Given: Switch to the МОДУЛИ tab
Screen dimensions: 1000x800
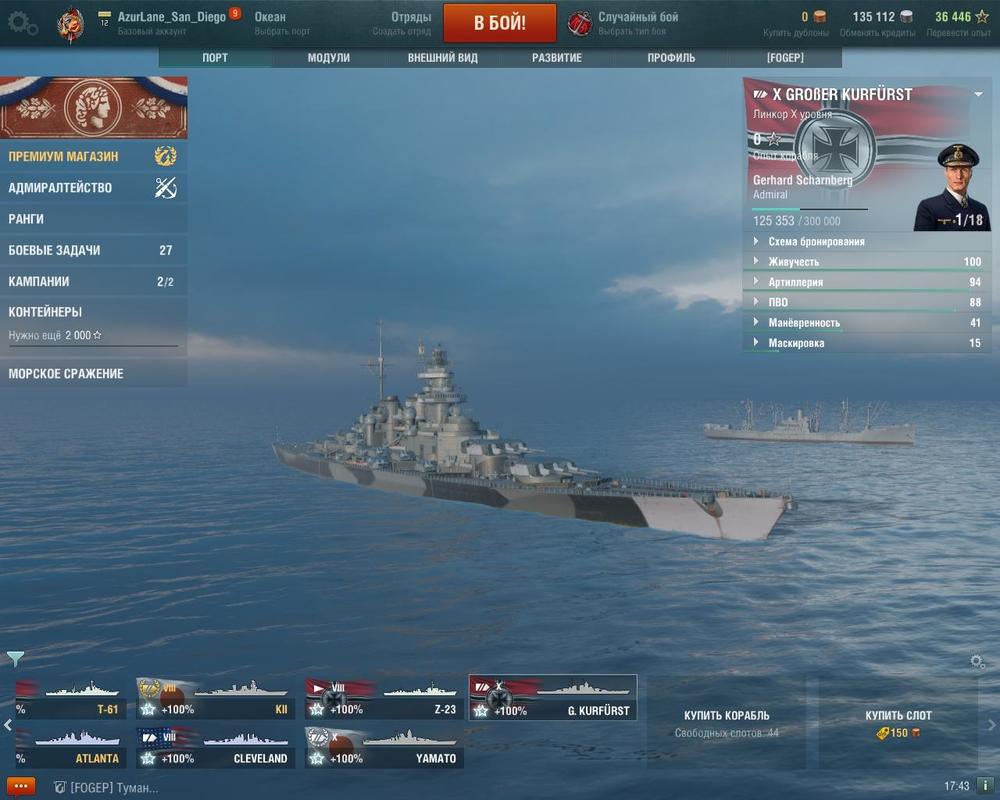Looking at the screenshot, I should pyautogui.click(x=328, y=58).
